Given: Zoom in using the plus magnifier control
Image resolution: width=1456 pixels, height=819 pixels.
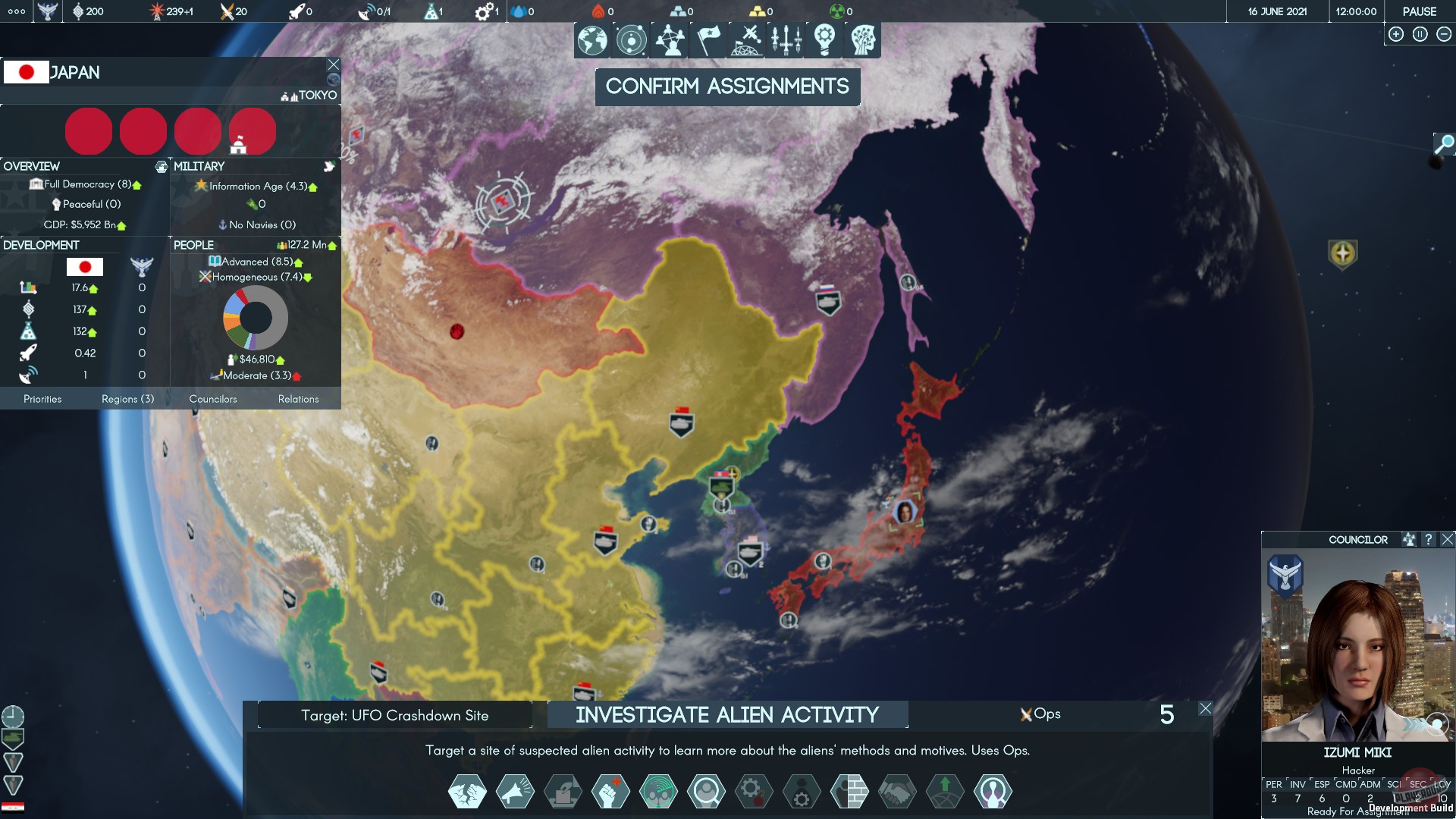Looking at the screenshot, I should click(1395, 33).
